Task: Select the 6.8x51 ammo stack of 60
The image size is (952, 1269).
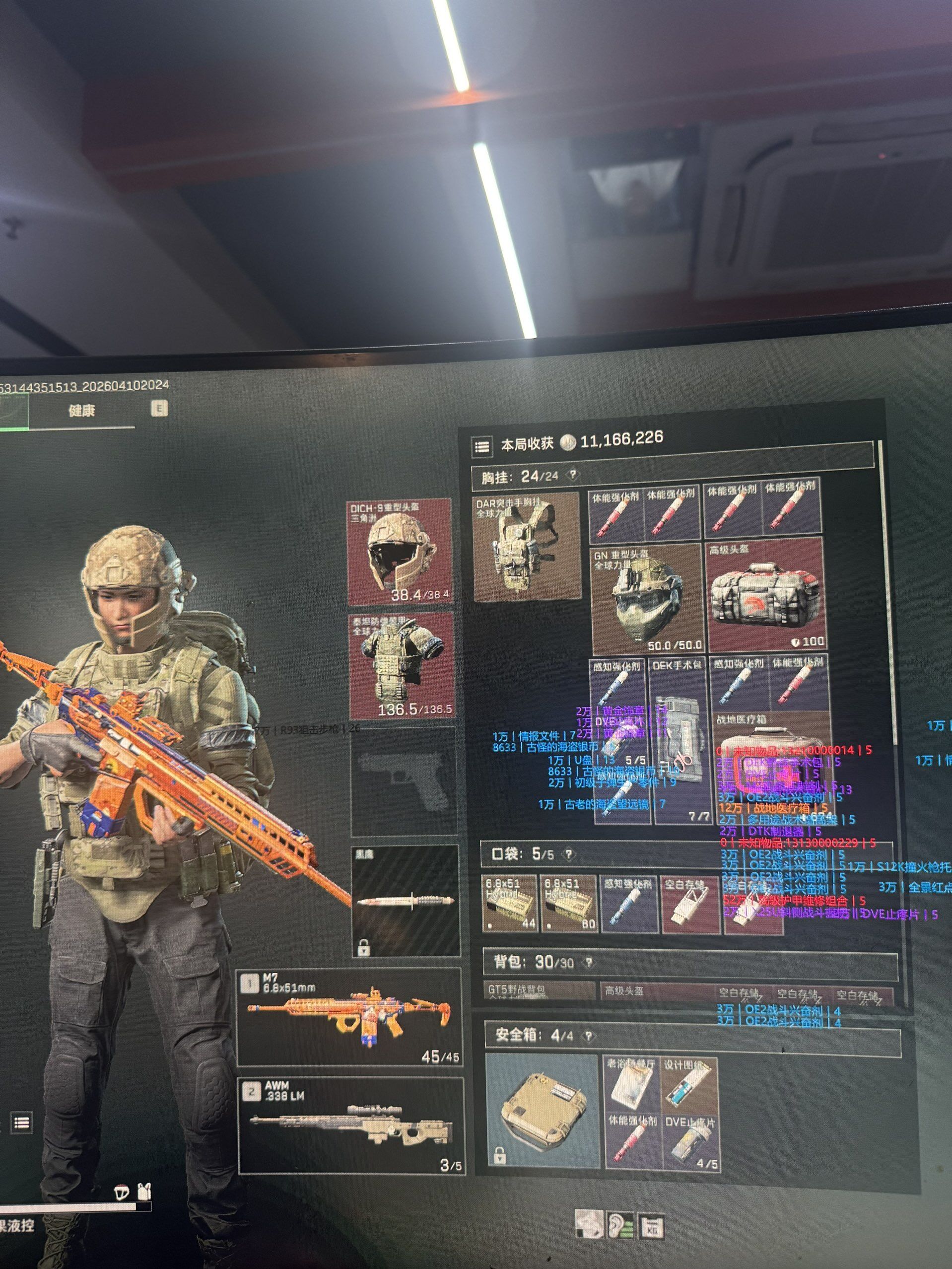Action: [569, 904]
